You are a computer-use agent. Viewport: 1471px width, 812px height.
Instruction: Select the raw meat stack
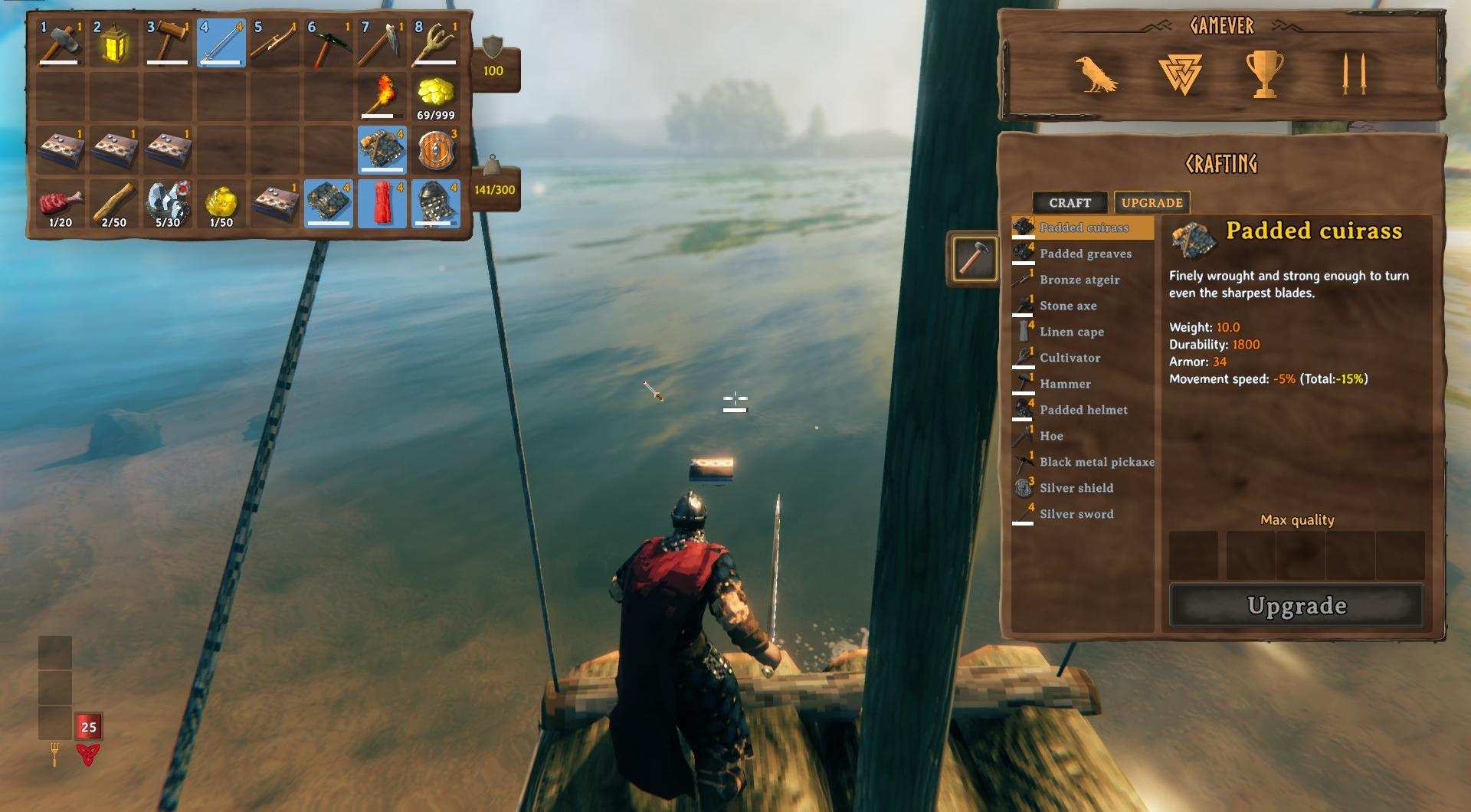pyautogui.click(x=61, y=205)
